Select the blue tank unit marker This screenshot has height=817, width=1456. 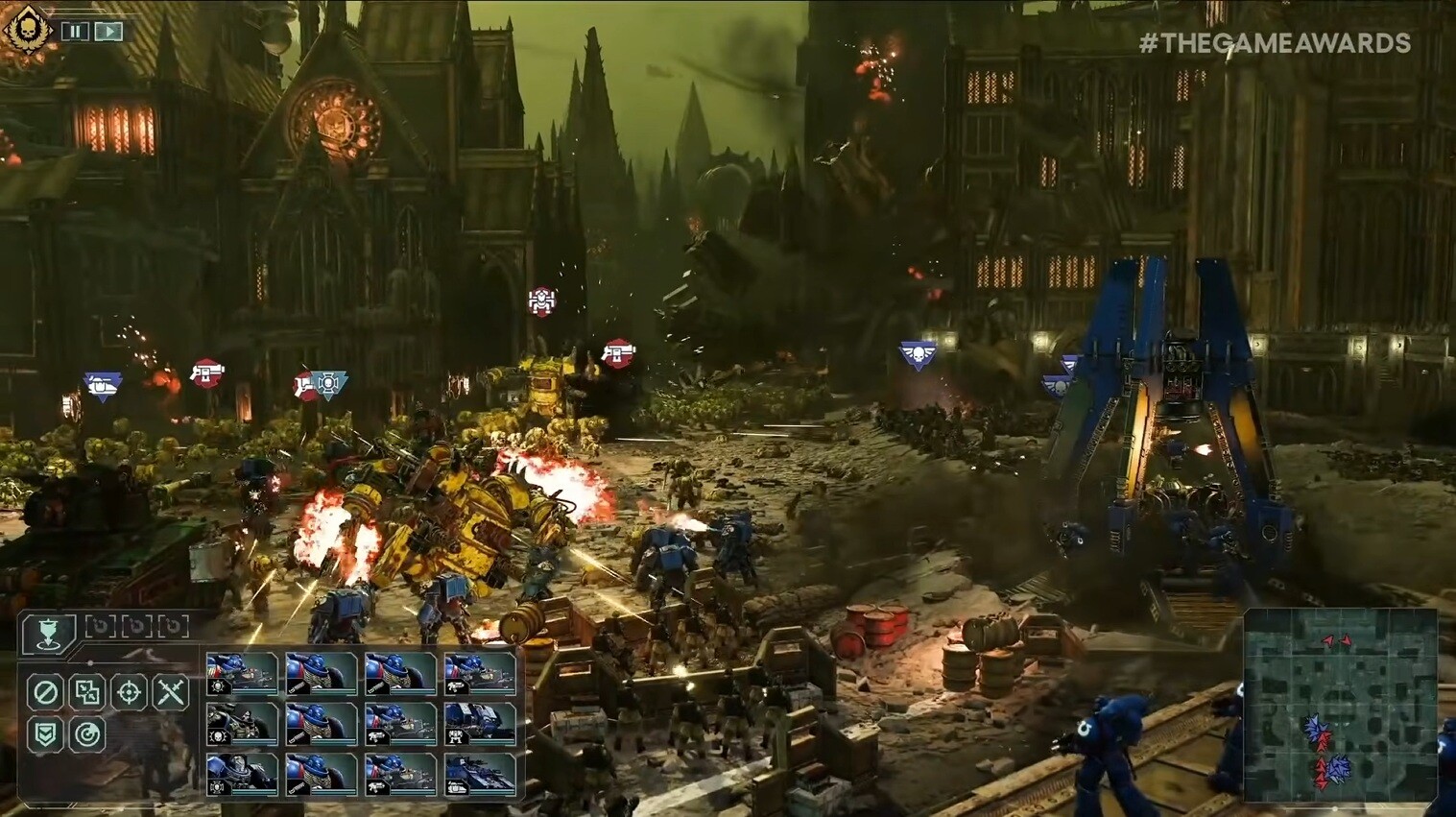[x=102, y=386]
